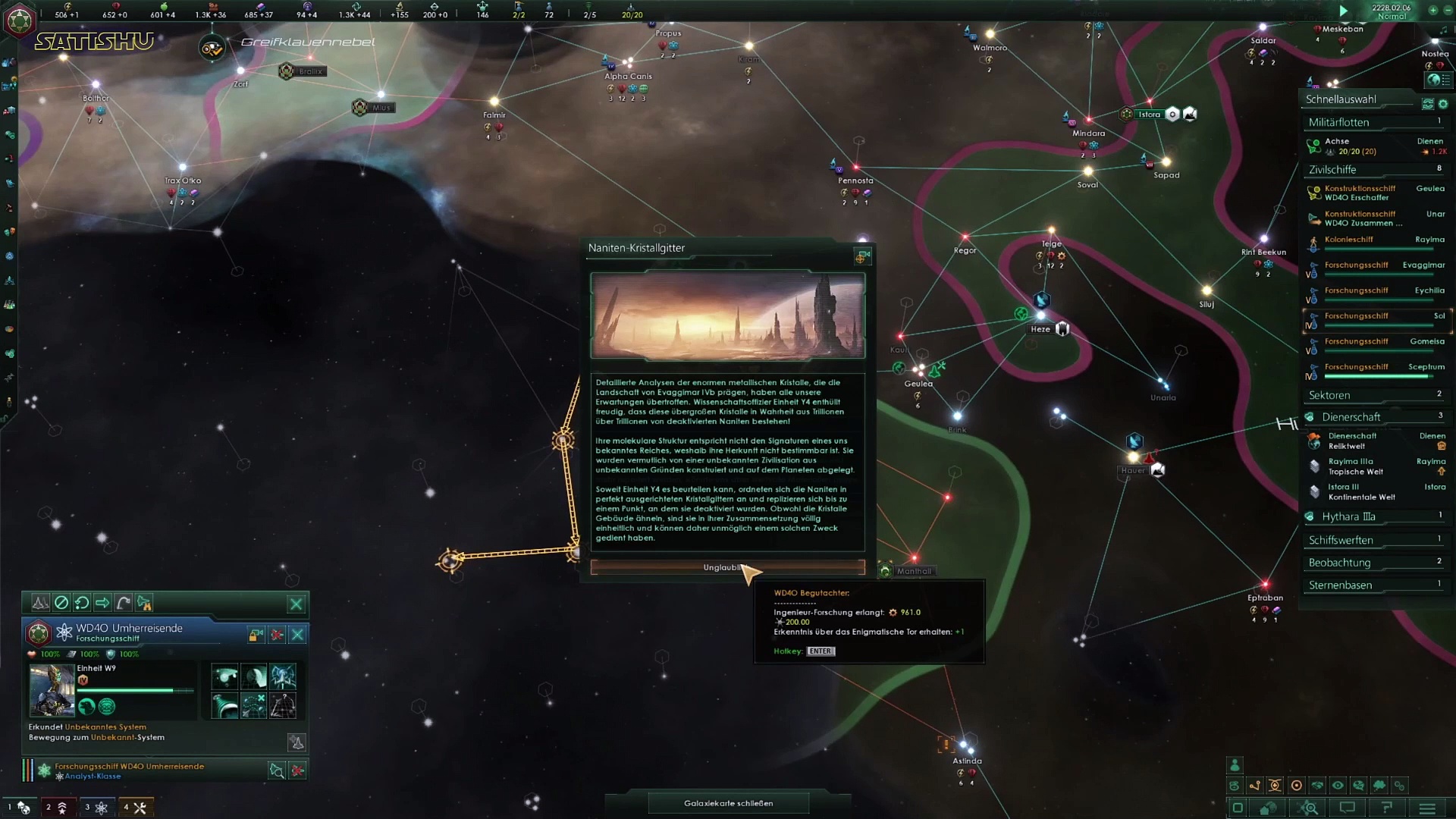1456x819 pixels.
Task: Close the galaxy map via Galaxiekarte schließen
Action: coord(728,803)
